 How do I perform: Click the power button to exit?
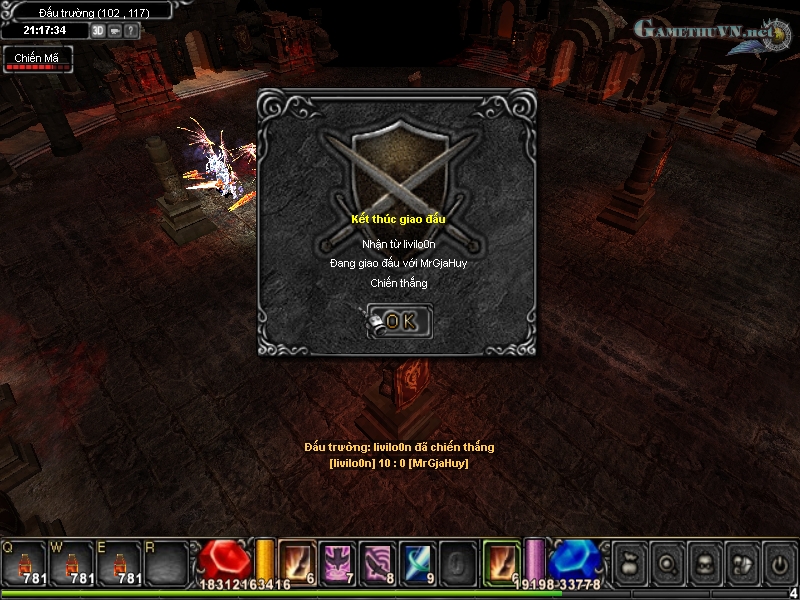pos(779,563)
